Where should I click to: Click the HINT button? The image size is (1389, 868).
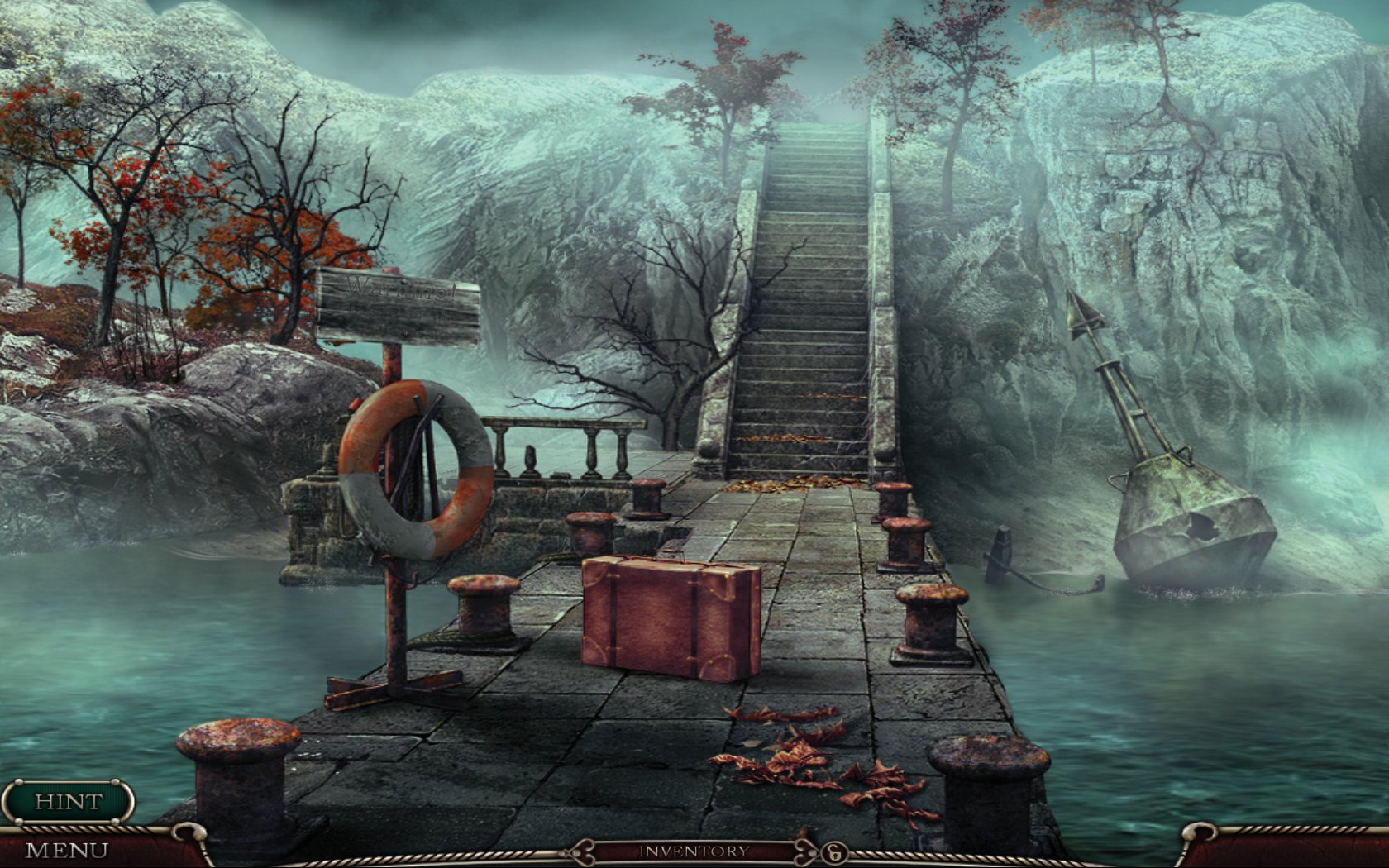pyautogui.click(x=70, y=800)
